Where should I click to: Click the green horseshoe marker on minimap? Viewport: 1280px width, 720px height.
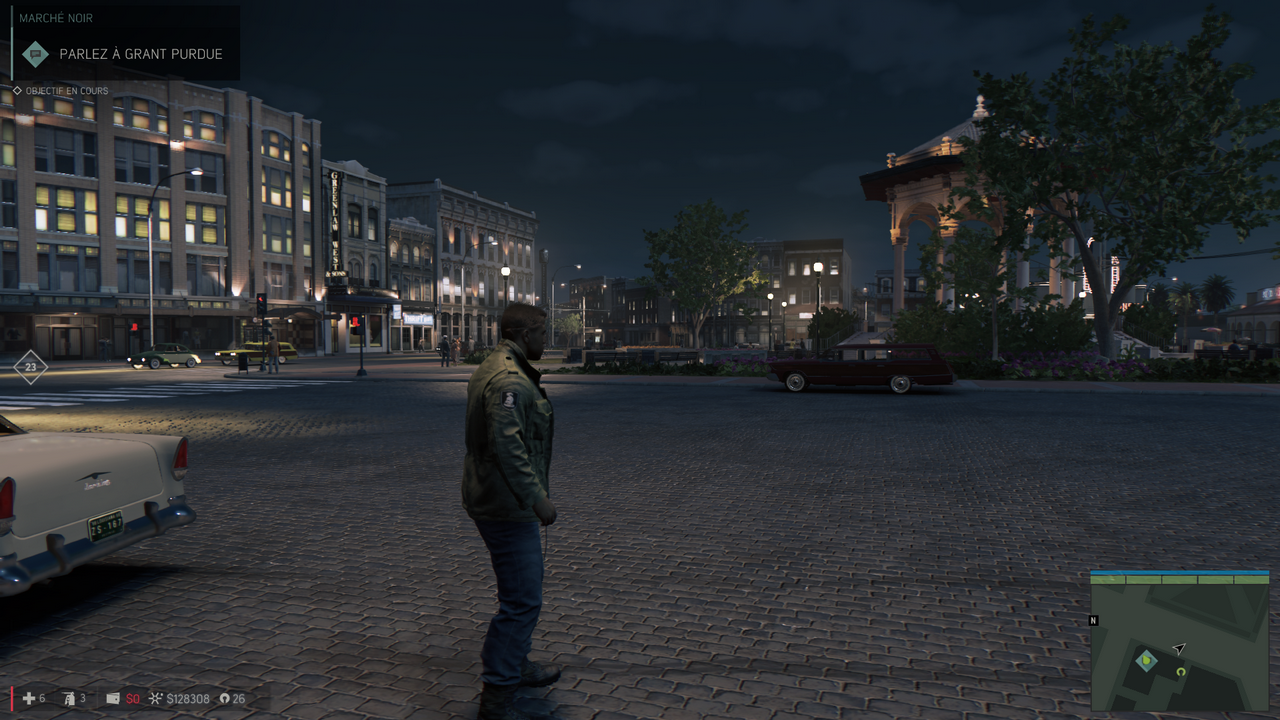click(x=1181, y=672)
